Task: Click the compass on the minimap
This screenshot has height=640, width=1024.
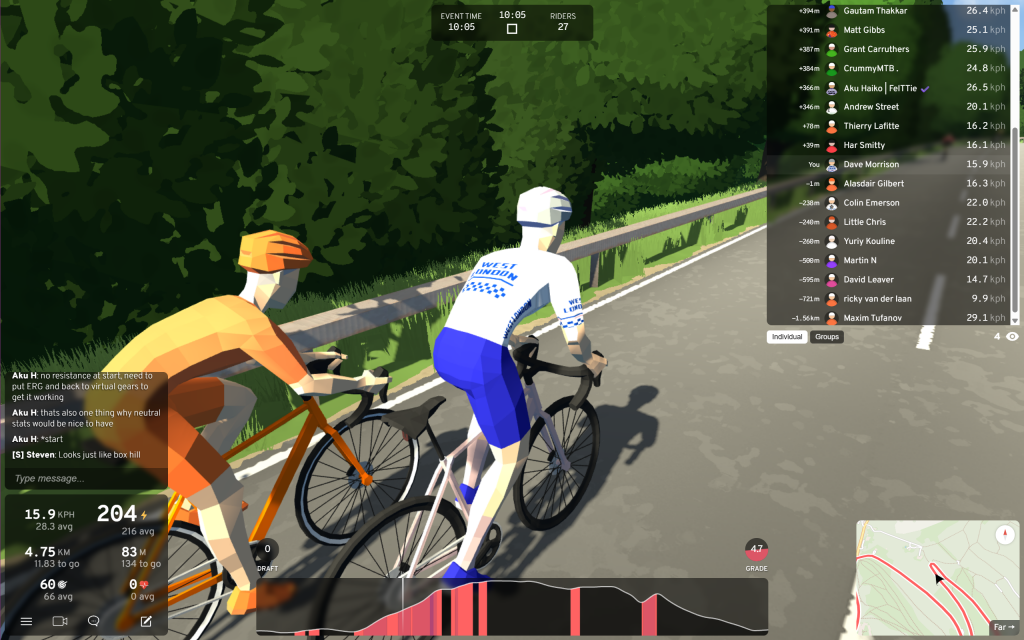Action: (1006, 535)
